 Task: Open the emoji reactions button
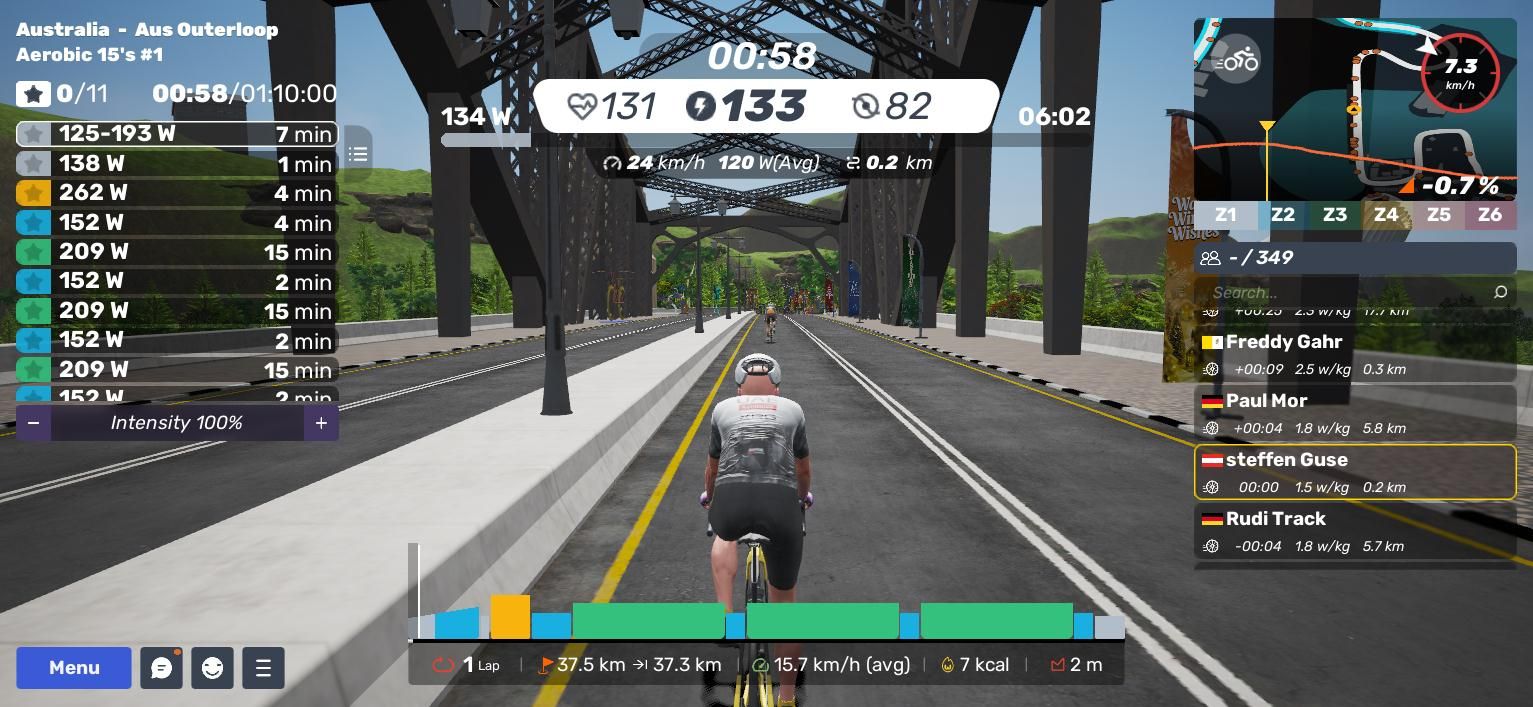tap(212, 668)
